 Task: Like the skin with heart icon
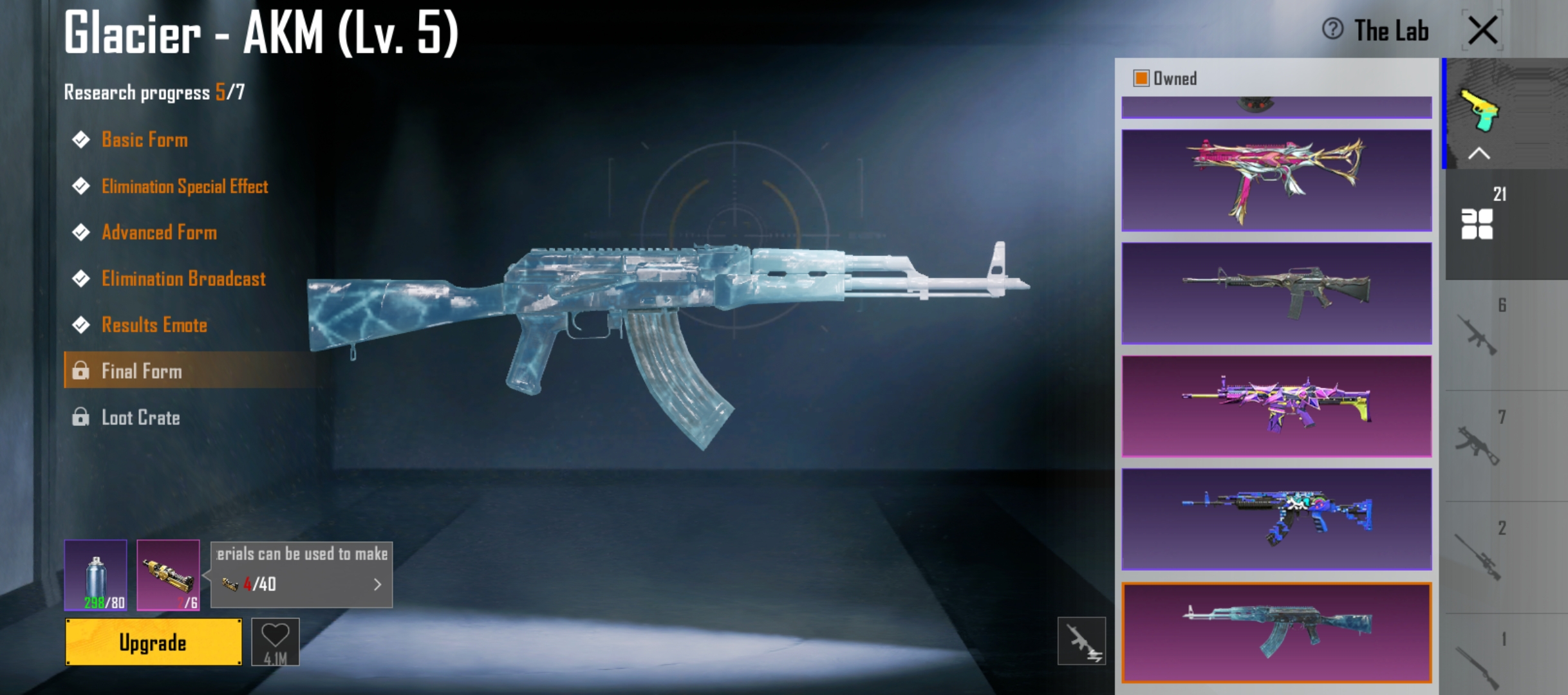275,641
